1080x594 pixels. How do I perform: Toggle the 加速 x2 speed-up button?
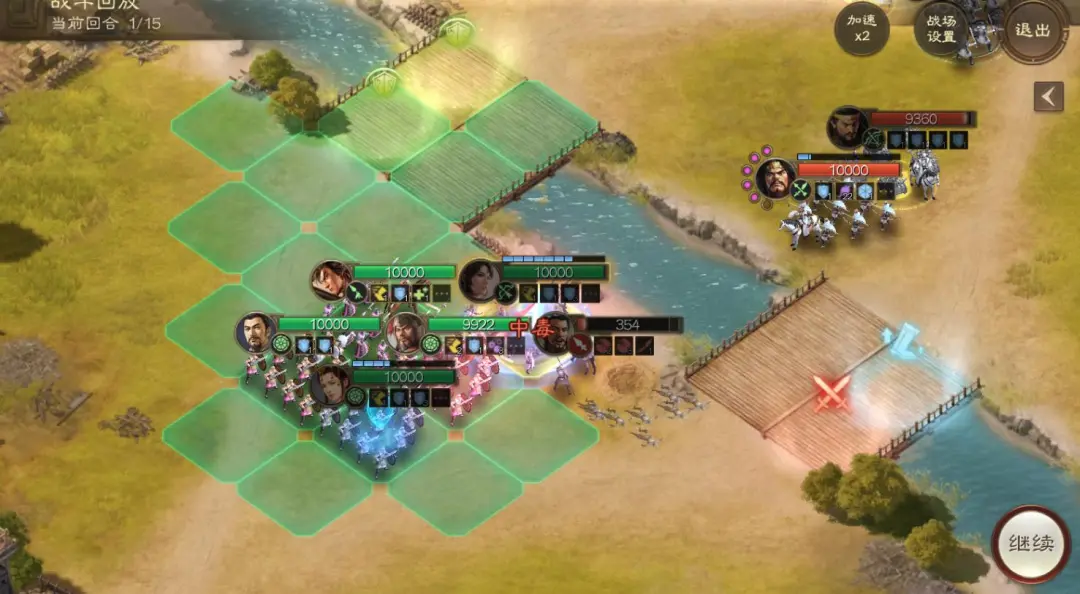tap(861, 30)
